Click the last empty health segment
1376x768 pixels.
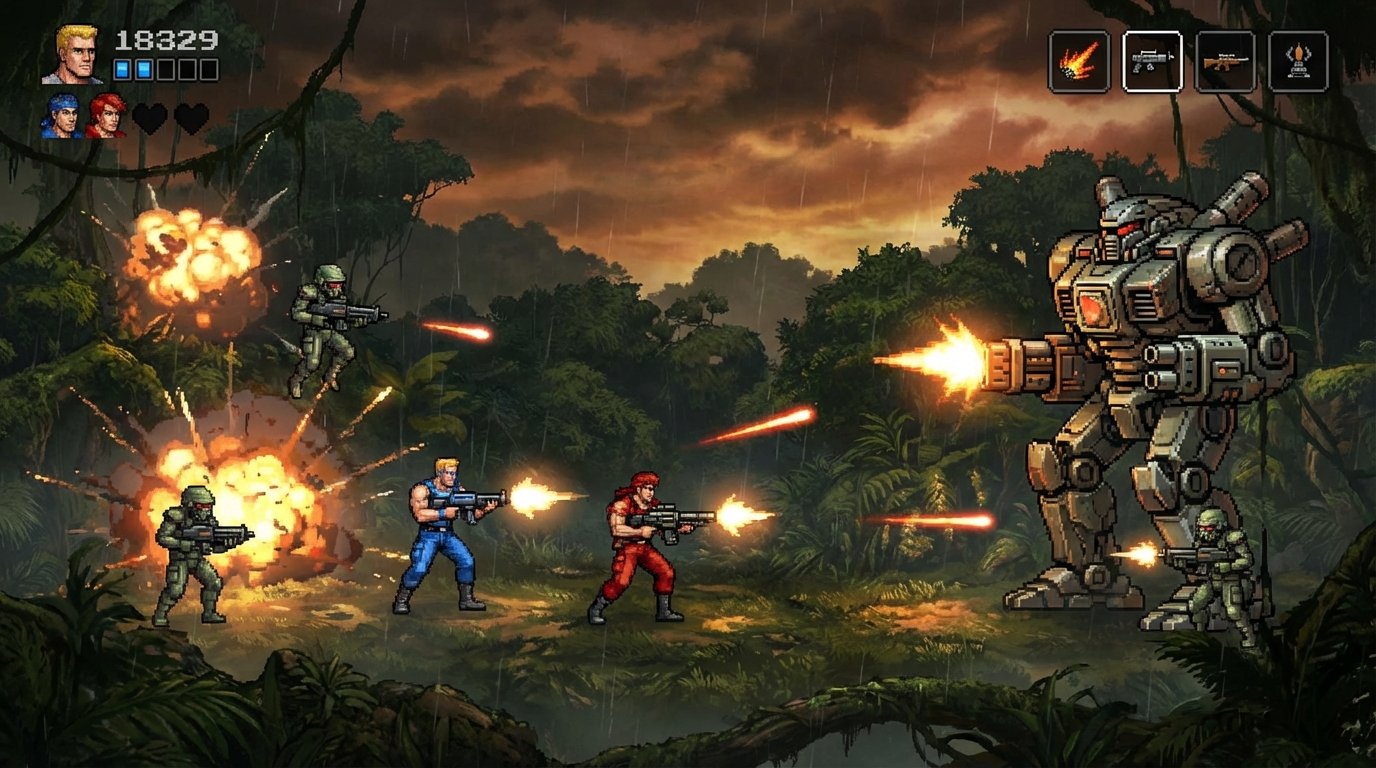(x=209, y=70)
